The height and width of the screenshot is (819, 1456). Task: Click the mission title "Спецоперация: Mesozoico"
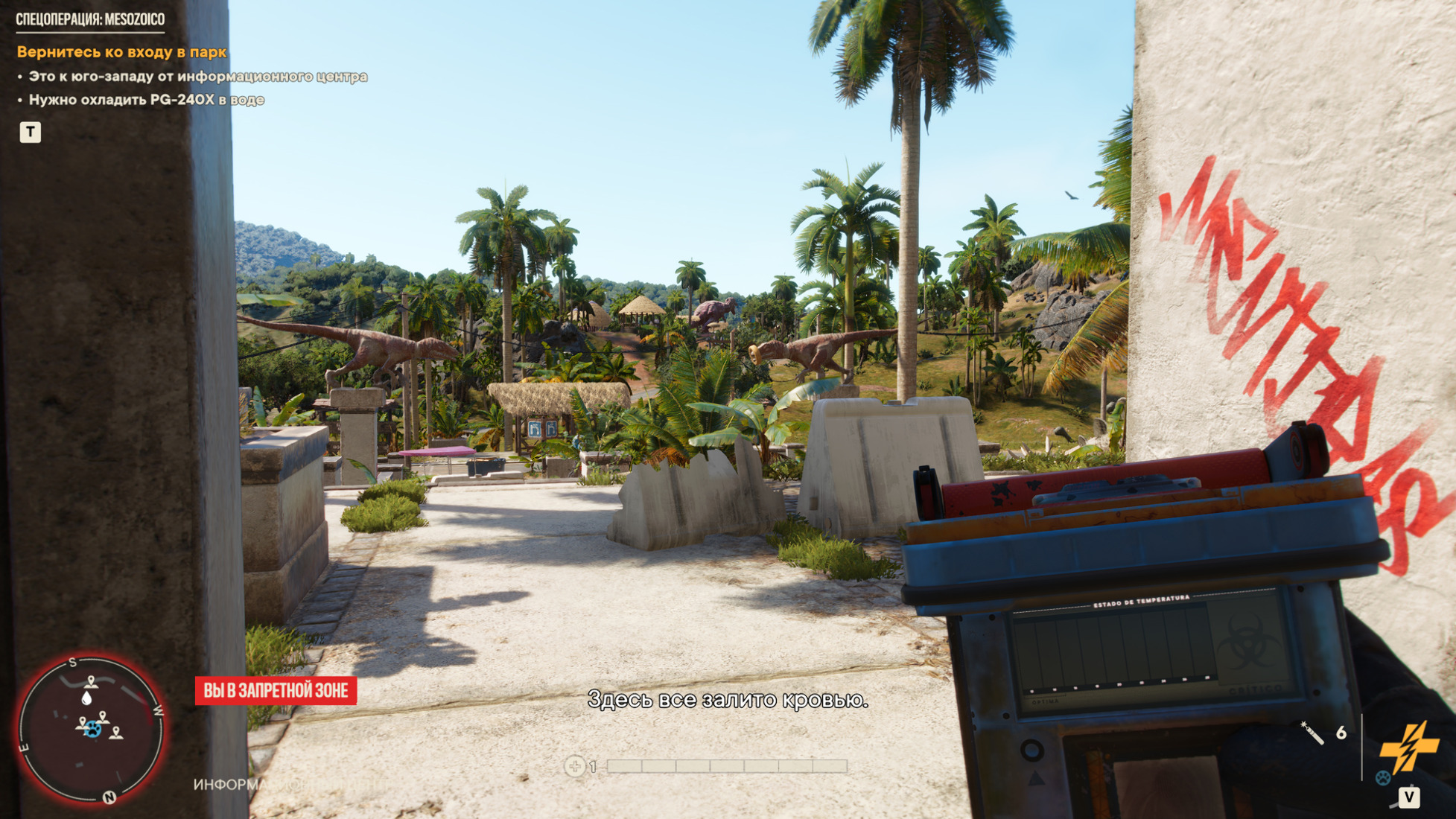[x=90, y=19]
